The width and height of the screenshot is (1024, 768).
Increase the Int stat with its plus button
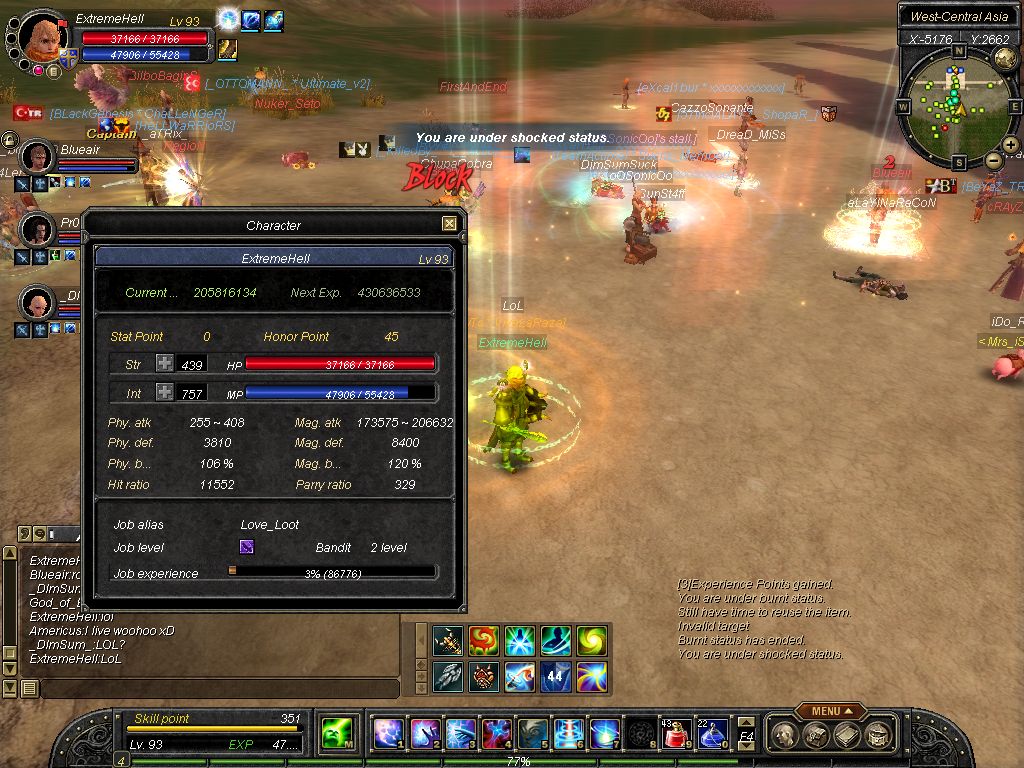coord(164,393)
